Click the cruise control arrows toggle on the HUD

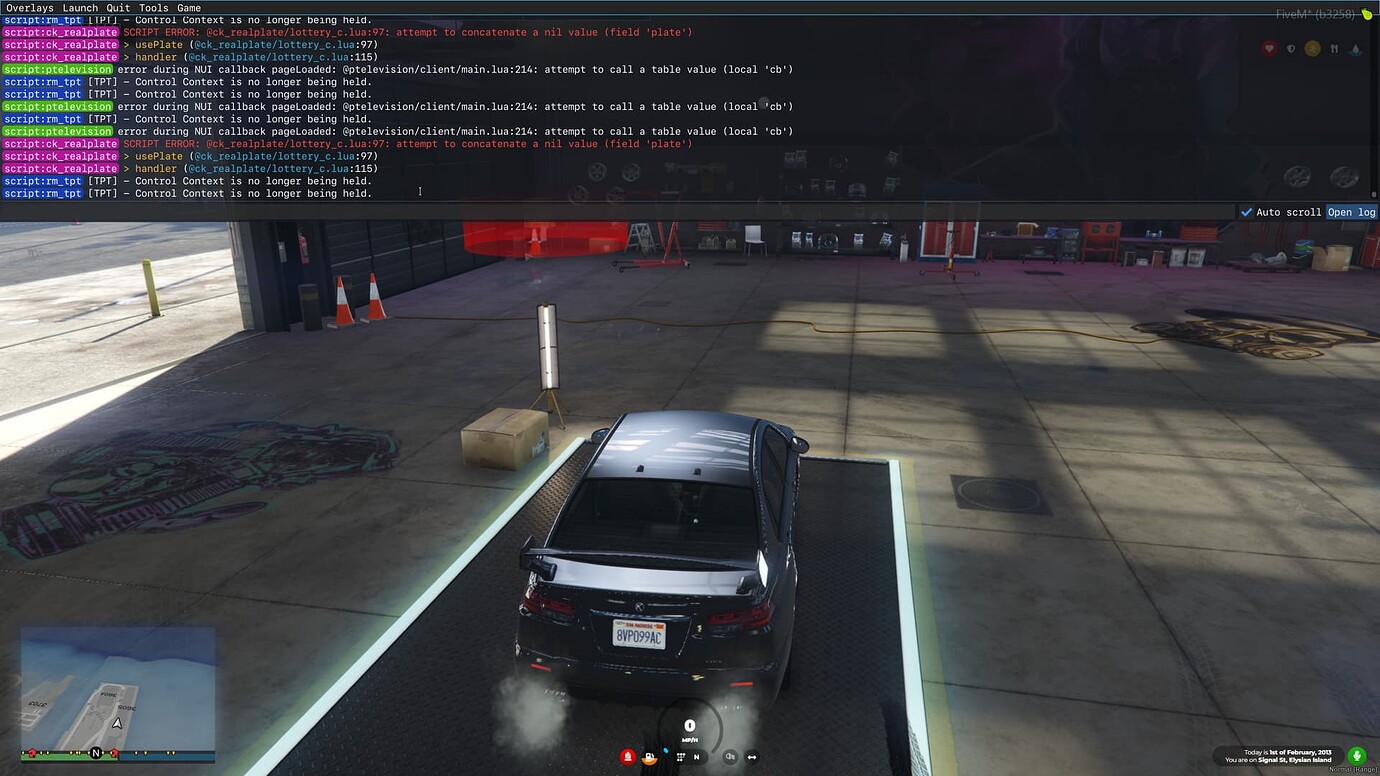point(751,757)
